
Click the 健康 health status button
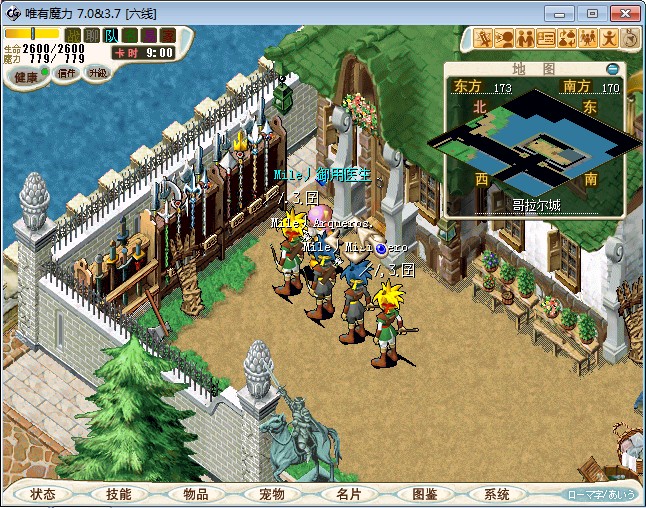(x=26, y=76)
